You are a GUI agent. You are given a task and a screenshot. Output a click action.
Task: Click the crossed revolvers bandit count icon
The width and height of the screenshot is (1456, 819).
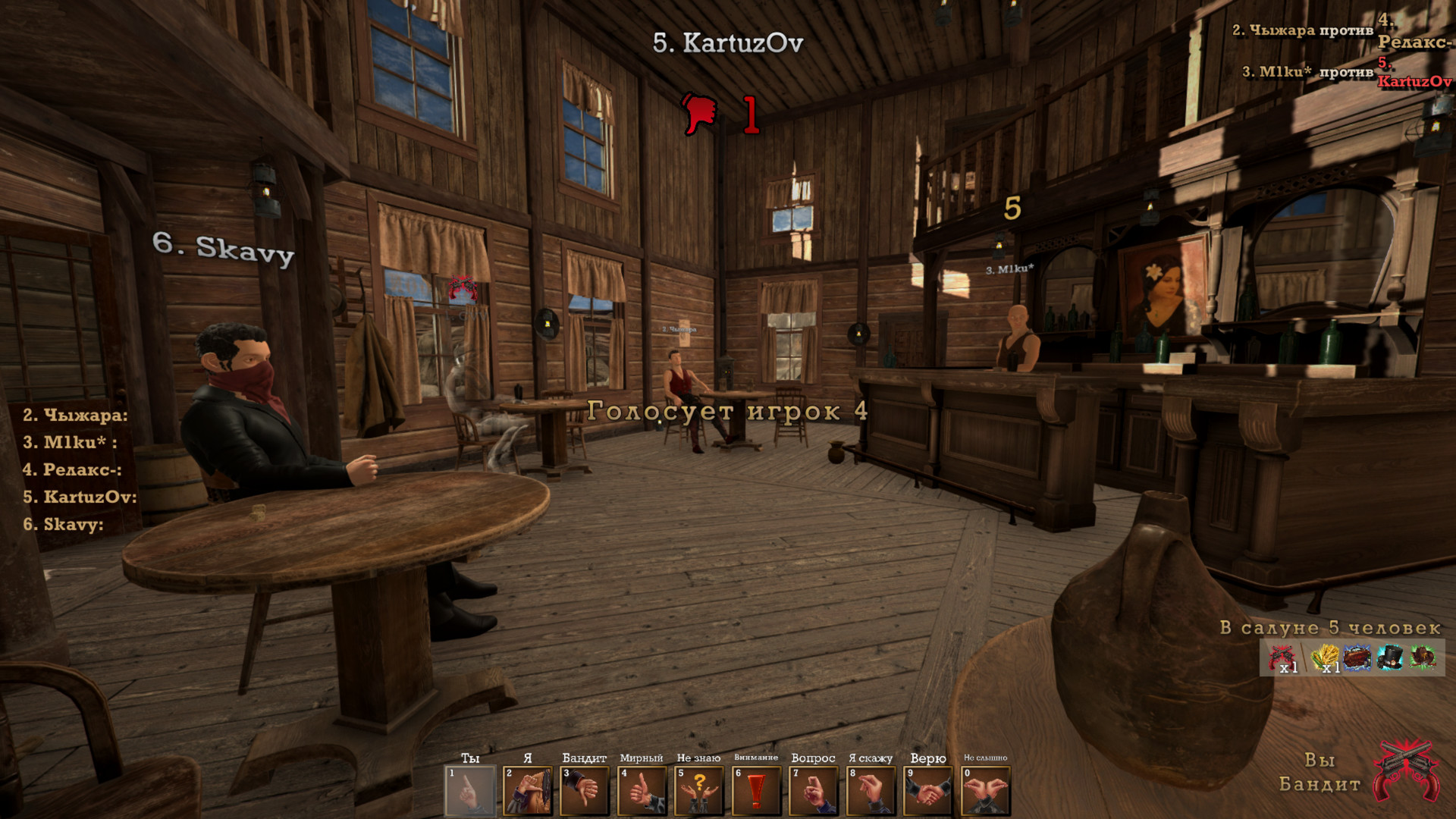tap(1283, 657)
